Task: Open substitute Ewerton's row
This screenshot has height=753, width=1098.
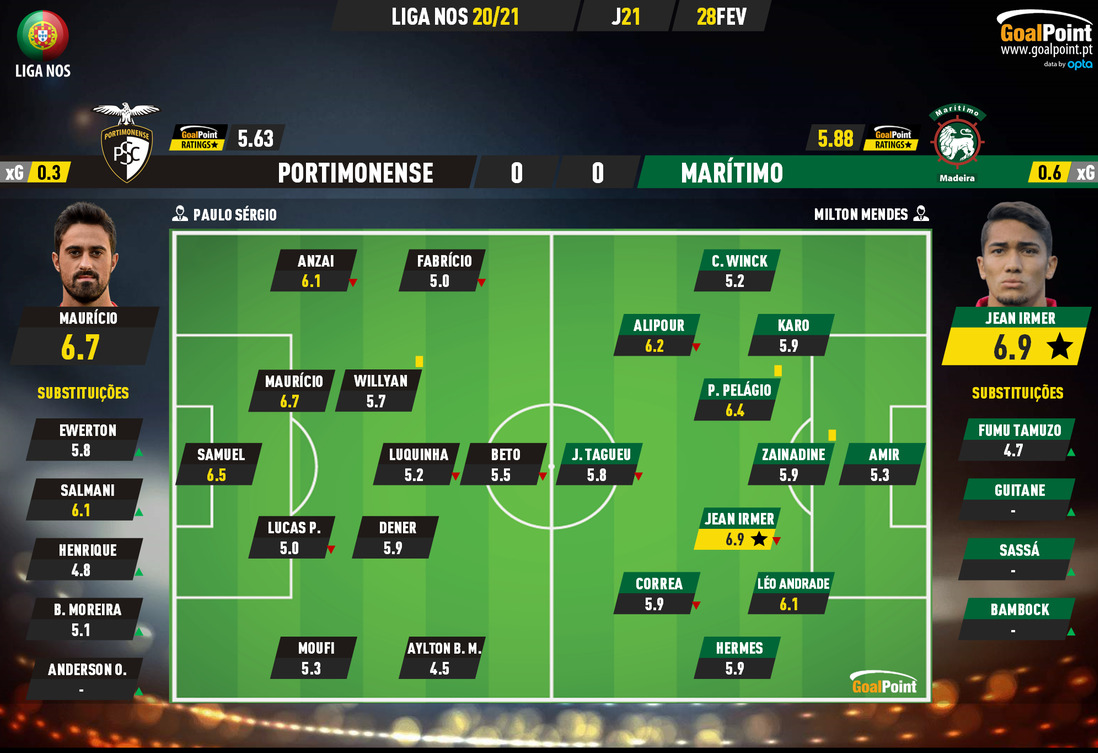Action: click(x=87, y=440)
